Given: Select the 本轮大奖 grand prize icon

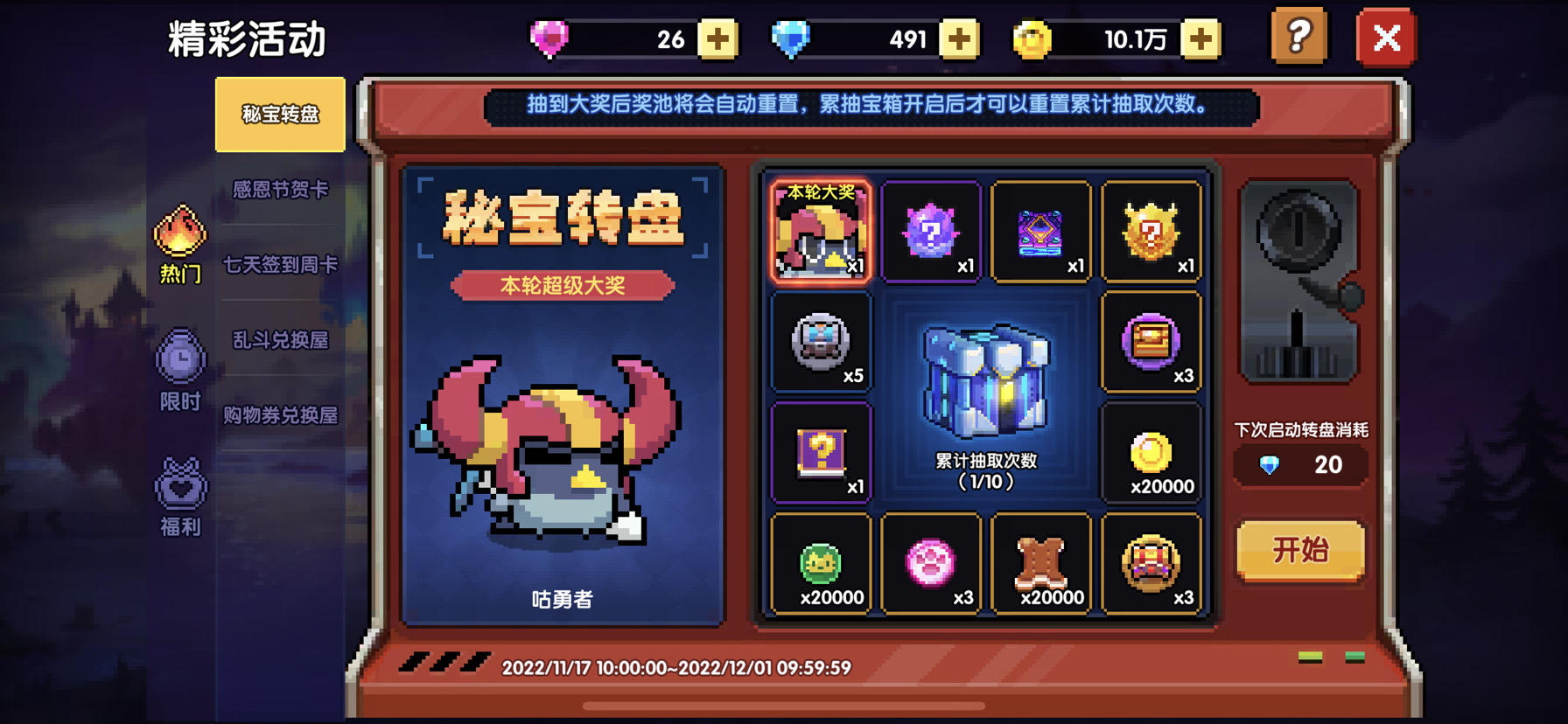Looking at the screenshot, I should 821,231.
